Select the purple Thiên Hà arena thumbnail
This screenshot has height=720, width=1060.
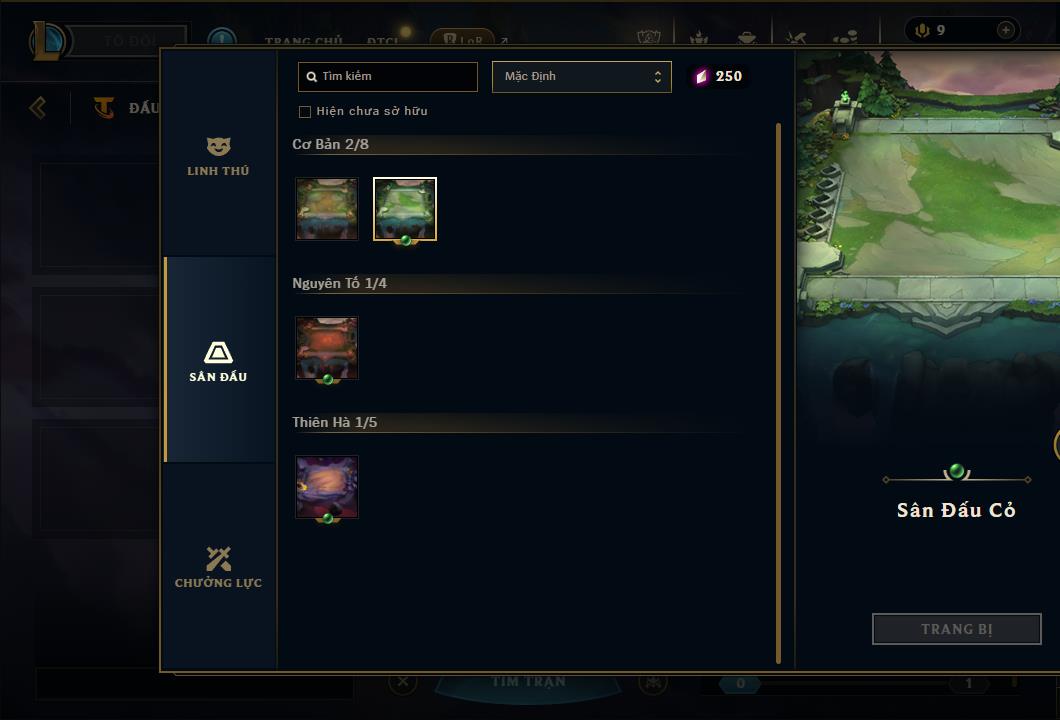pos(327,487)
